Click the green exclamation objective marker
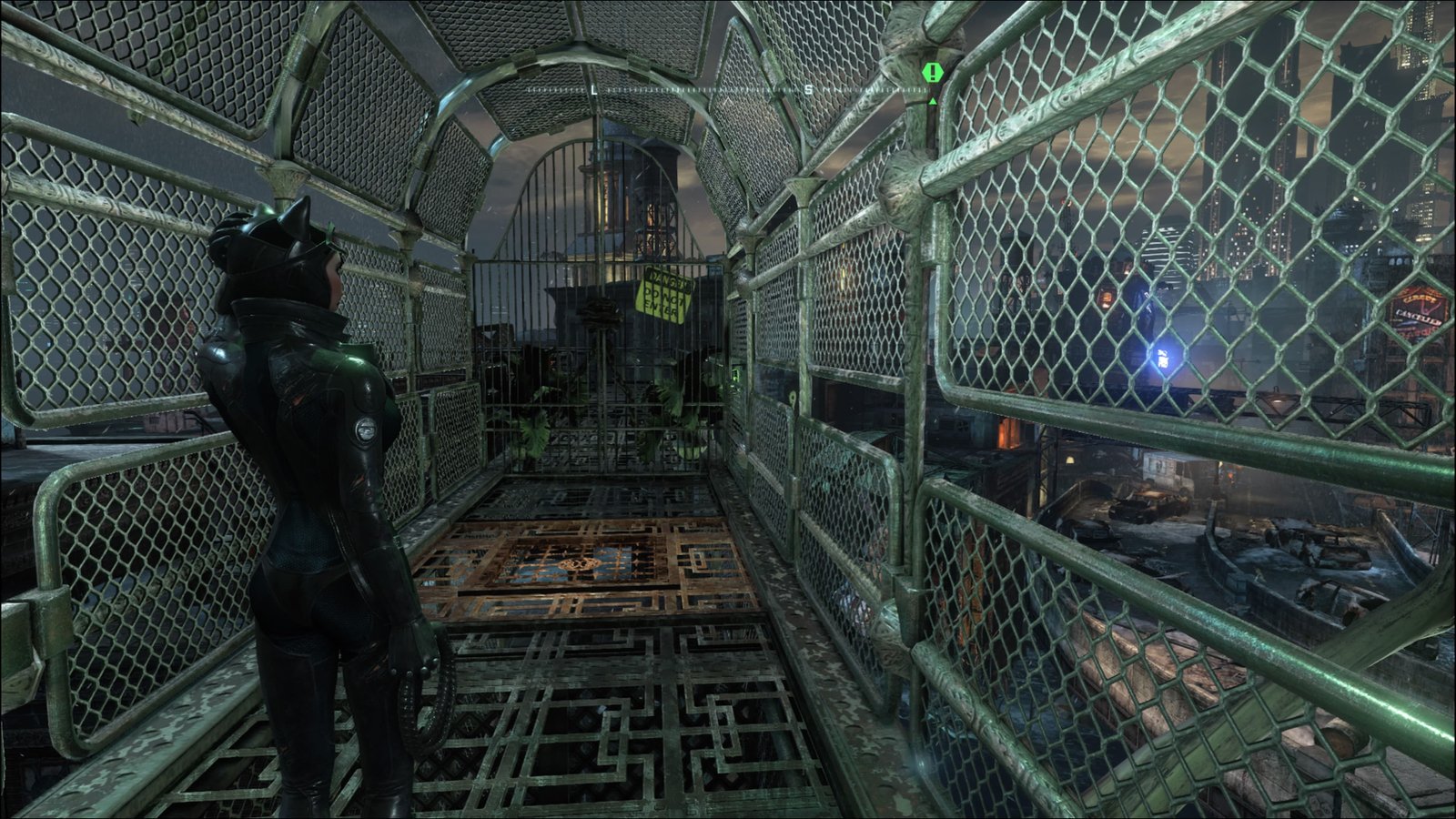Viewport: 1456px width, 819px height. [931, 72]
